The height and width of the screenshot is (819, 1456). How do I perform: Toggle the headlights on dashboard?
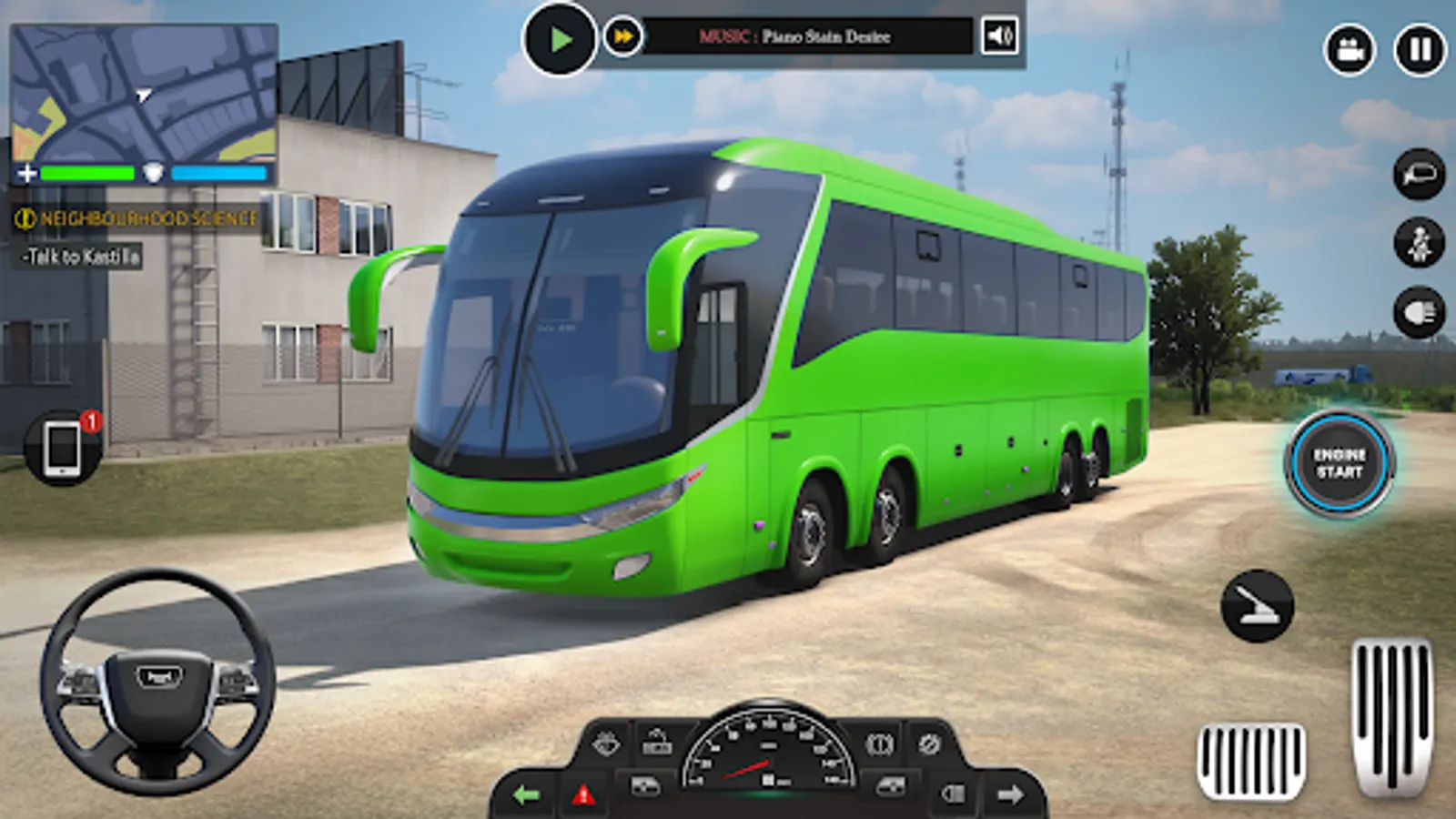[x=954, y=794]
